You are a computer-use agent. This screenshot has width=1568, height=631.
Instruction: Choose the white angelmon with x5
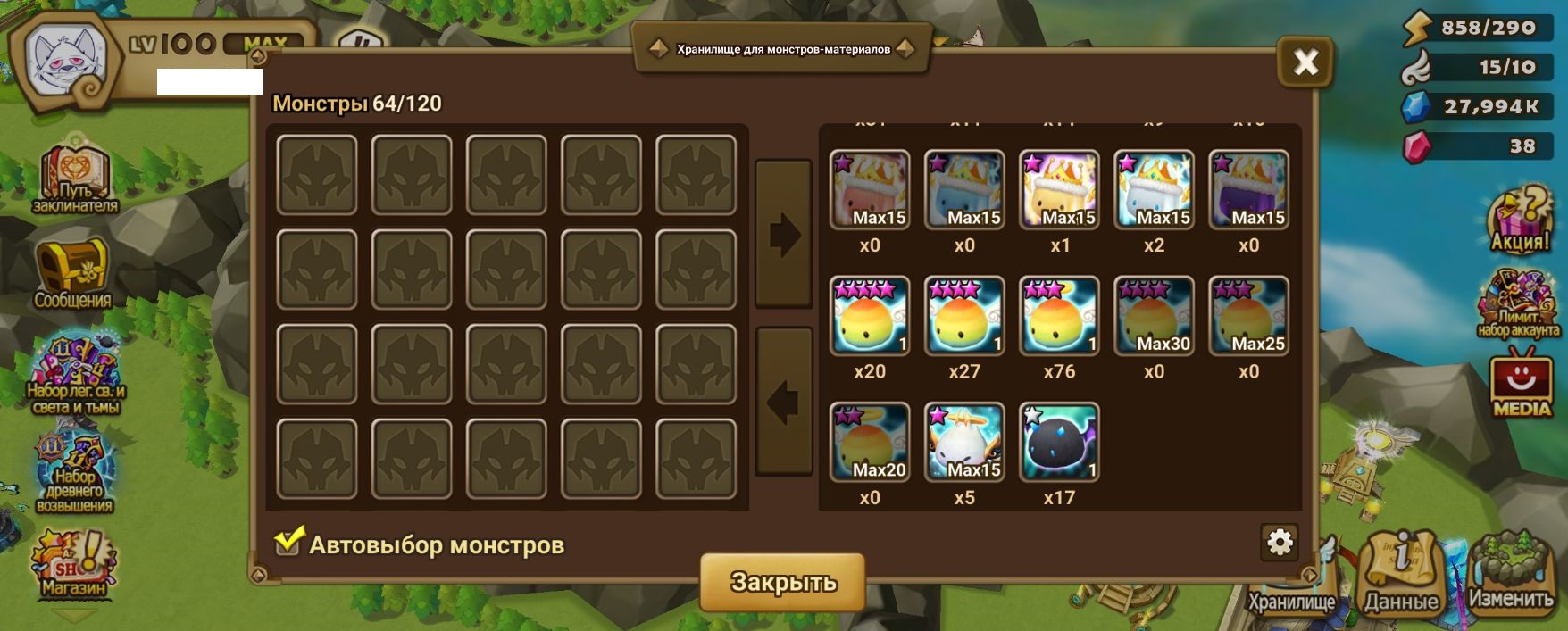coord(964,442)
